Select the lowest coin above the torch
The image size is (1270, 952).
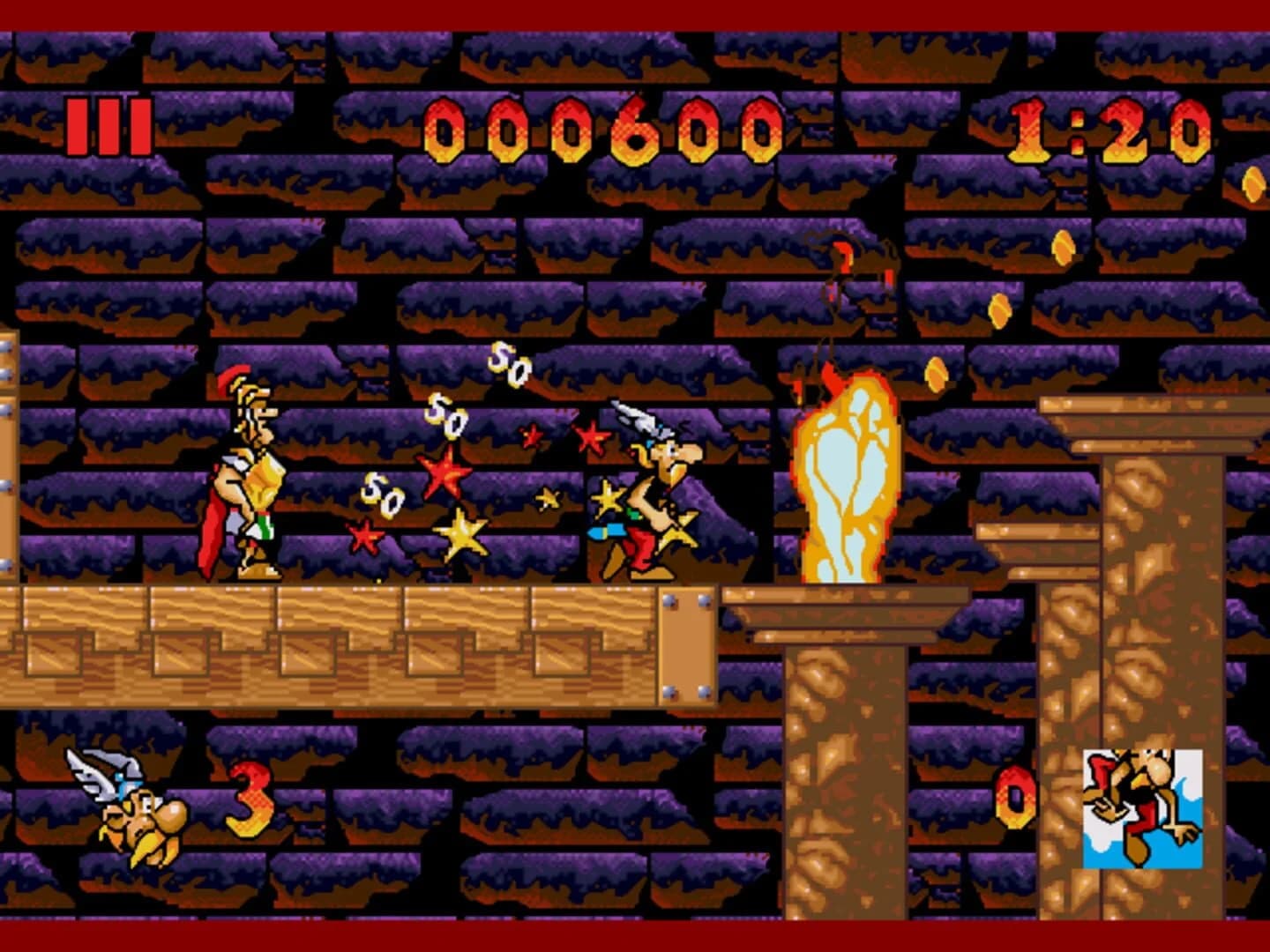(935, 375)
